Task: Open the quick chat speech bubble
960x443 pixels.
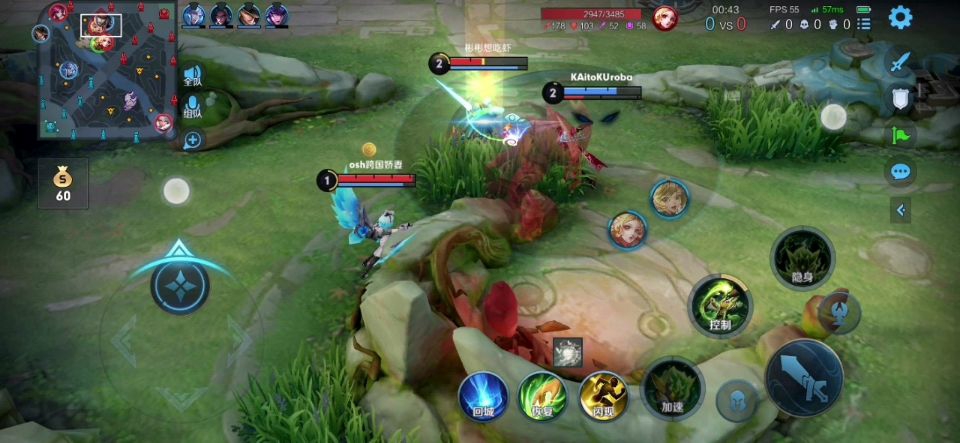Action: 901,171
